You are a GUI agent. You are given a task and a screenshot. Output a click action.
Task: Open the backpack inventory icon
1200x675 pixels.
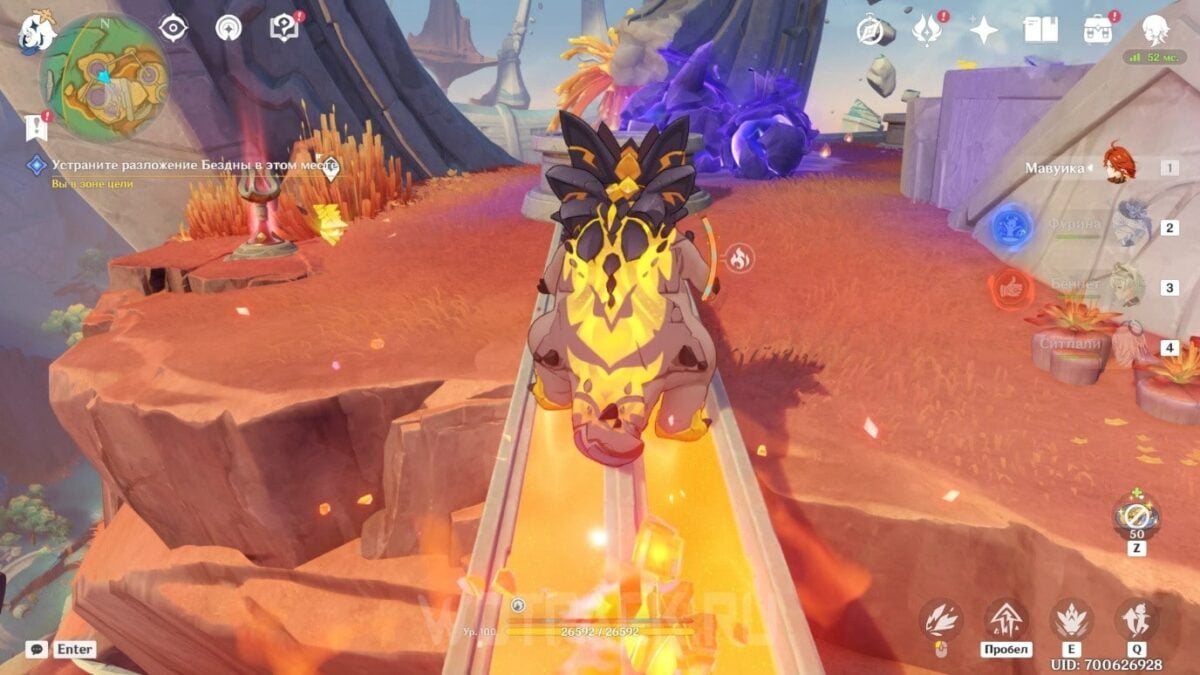[x=1098, y=29]
